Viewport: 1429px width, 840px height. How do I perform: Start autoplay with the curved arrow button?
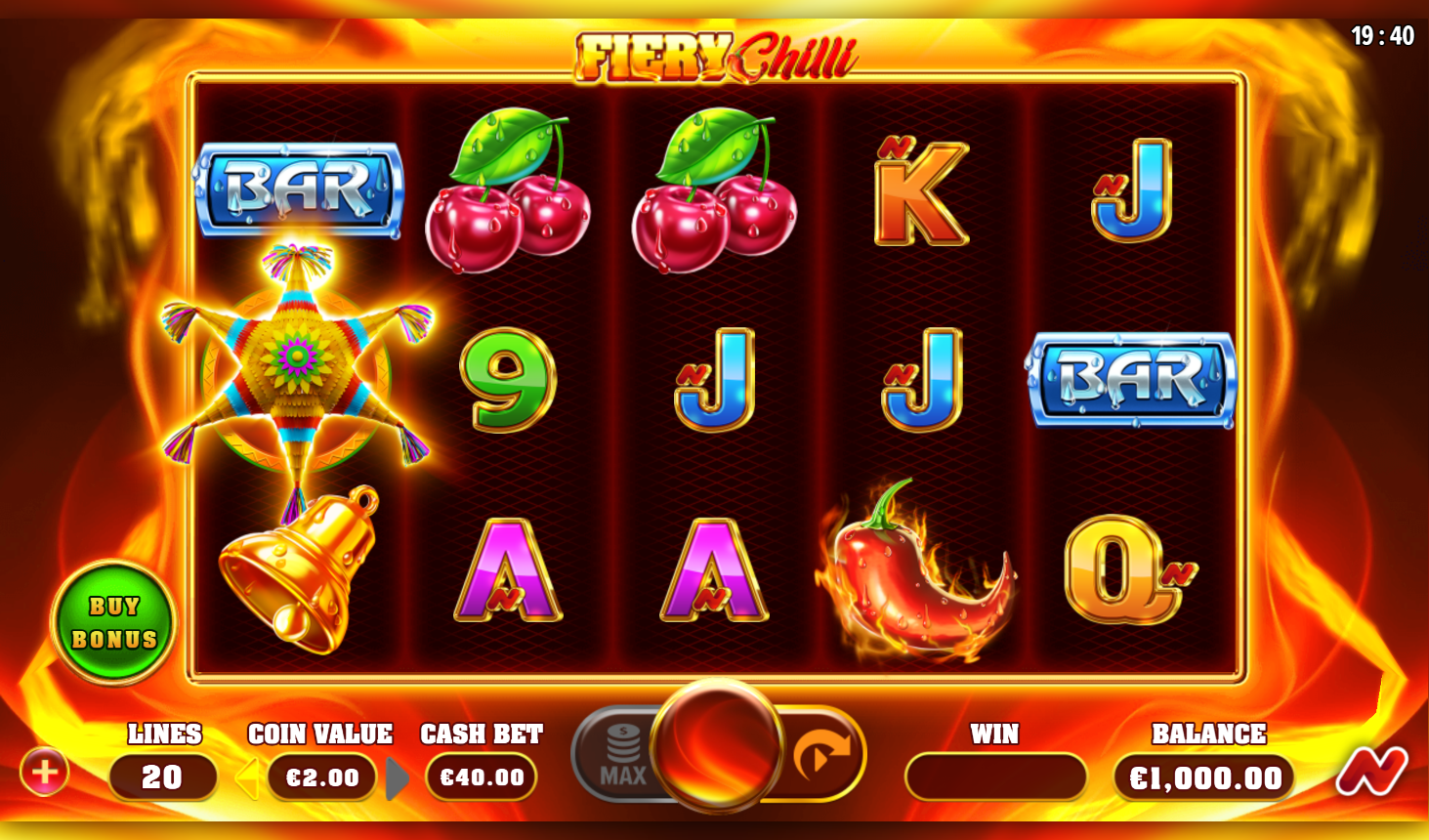tap(820, 754)
